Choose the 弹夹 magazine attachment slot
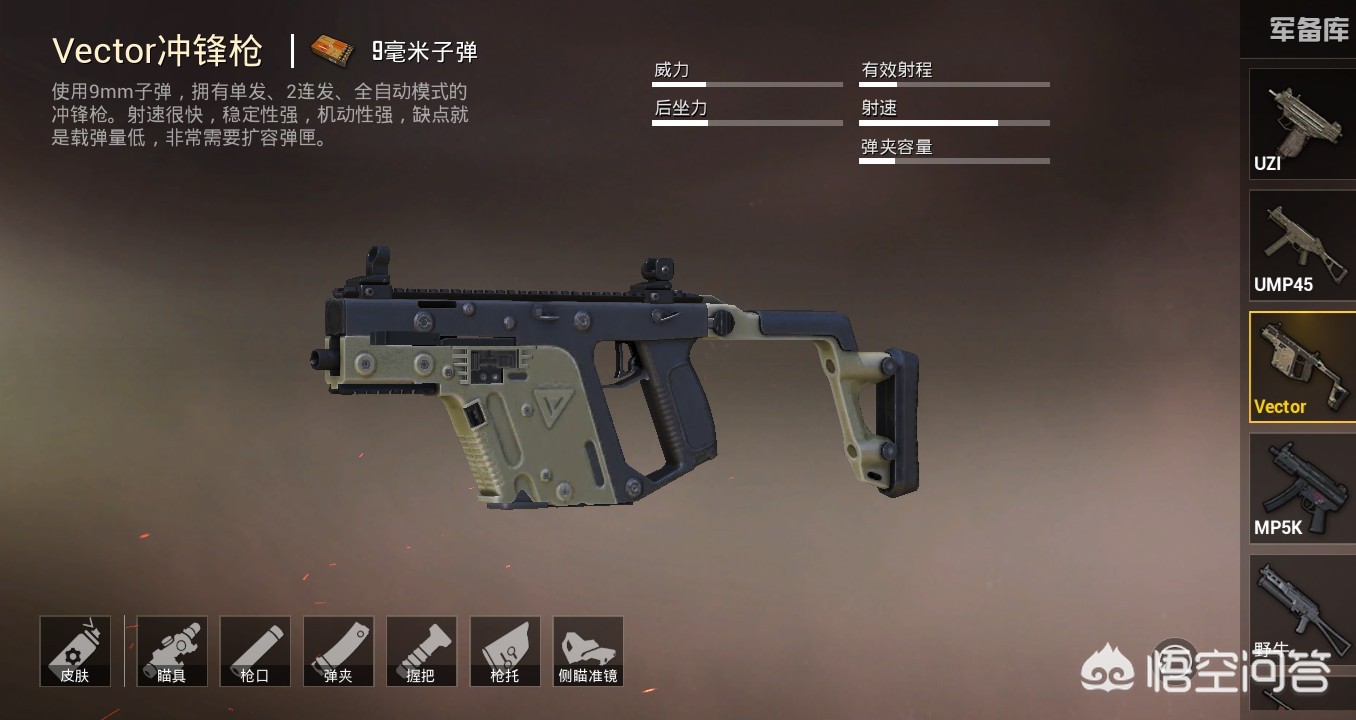The width and height of the screenshot is (1356, 720). coord(338,651)
